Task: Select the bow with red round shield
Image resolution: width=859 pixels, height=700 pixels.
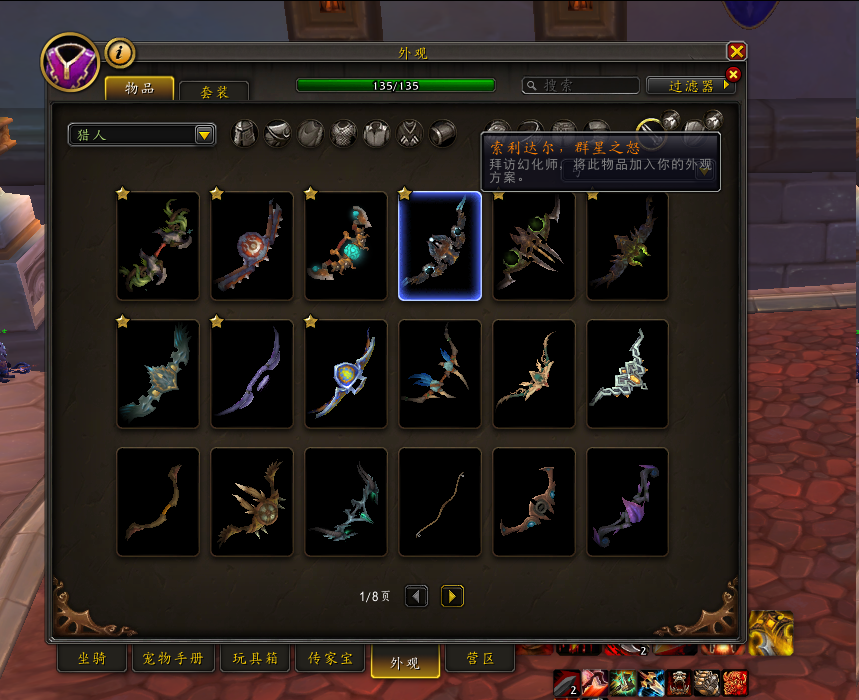Action: tap(252, 246)
